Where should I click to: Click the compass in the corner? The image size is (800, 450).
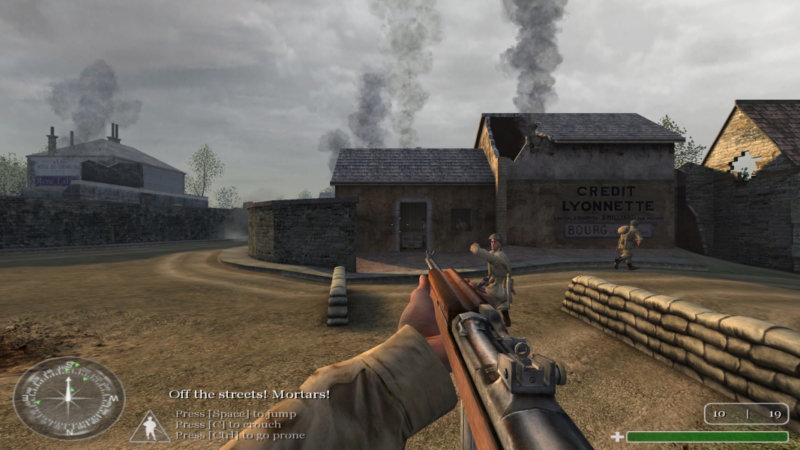point(69,397)
